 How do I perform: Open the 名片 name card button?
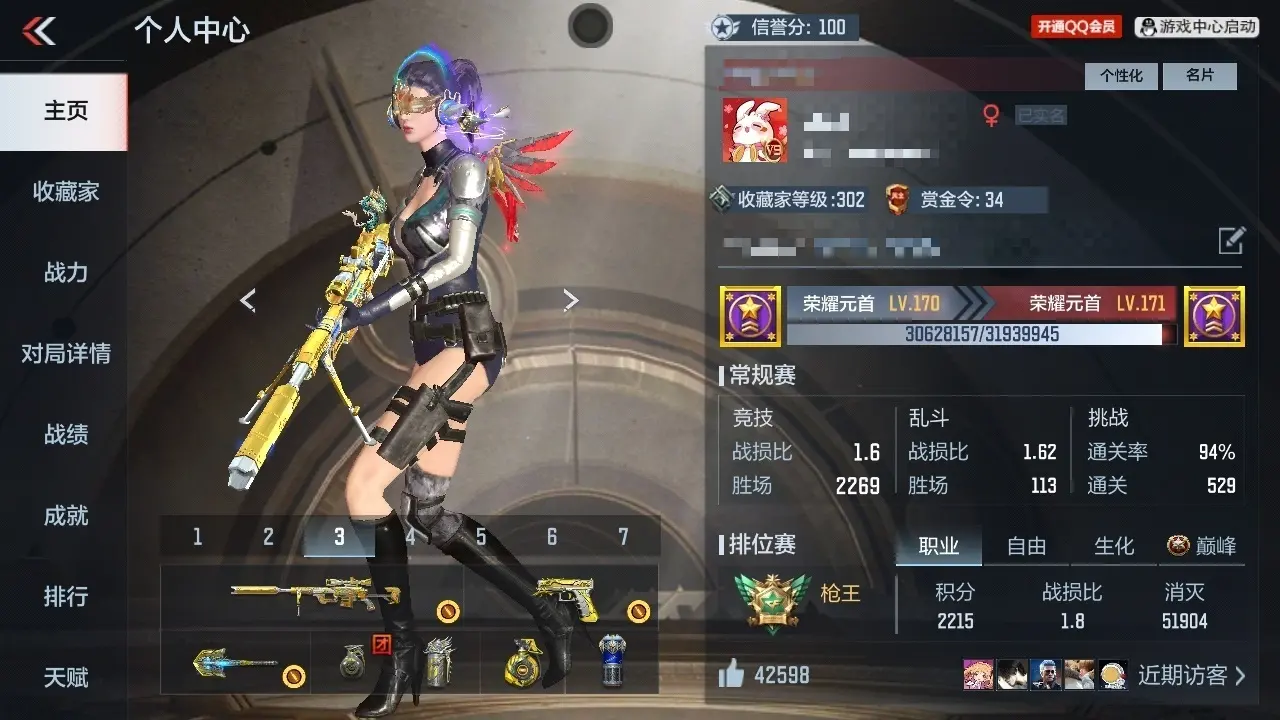[1200, 76]
